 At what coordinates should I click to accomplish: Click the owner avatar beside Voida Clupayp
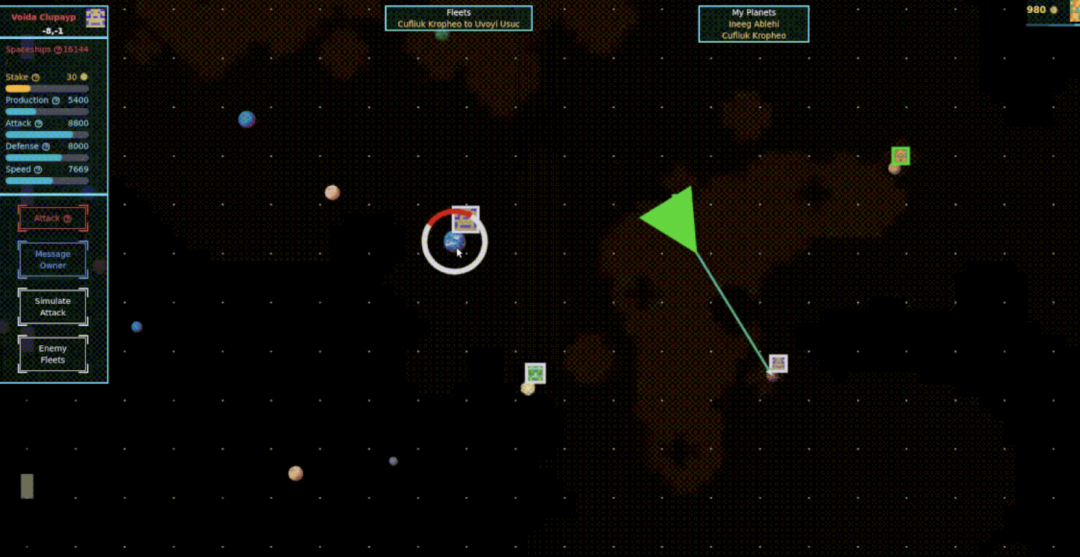click(x=96, y=17)
